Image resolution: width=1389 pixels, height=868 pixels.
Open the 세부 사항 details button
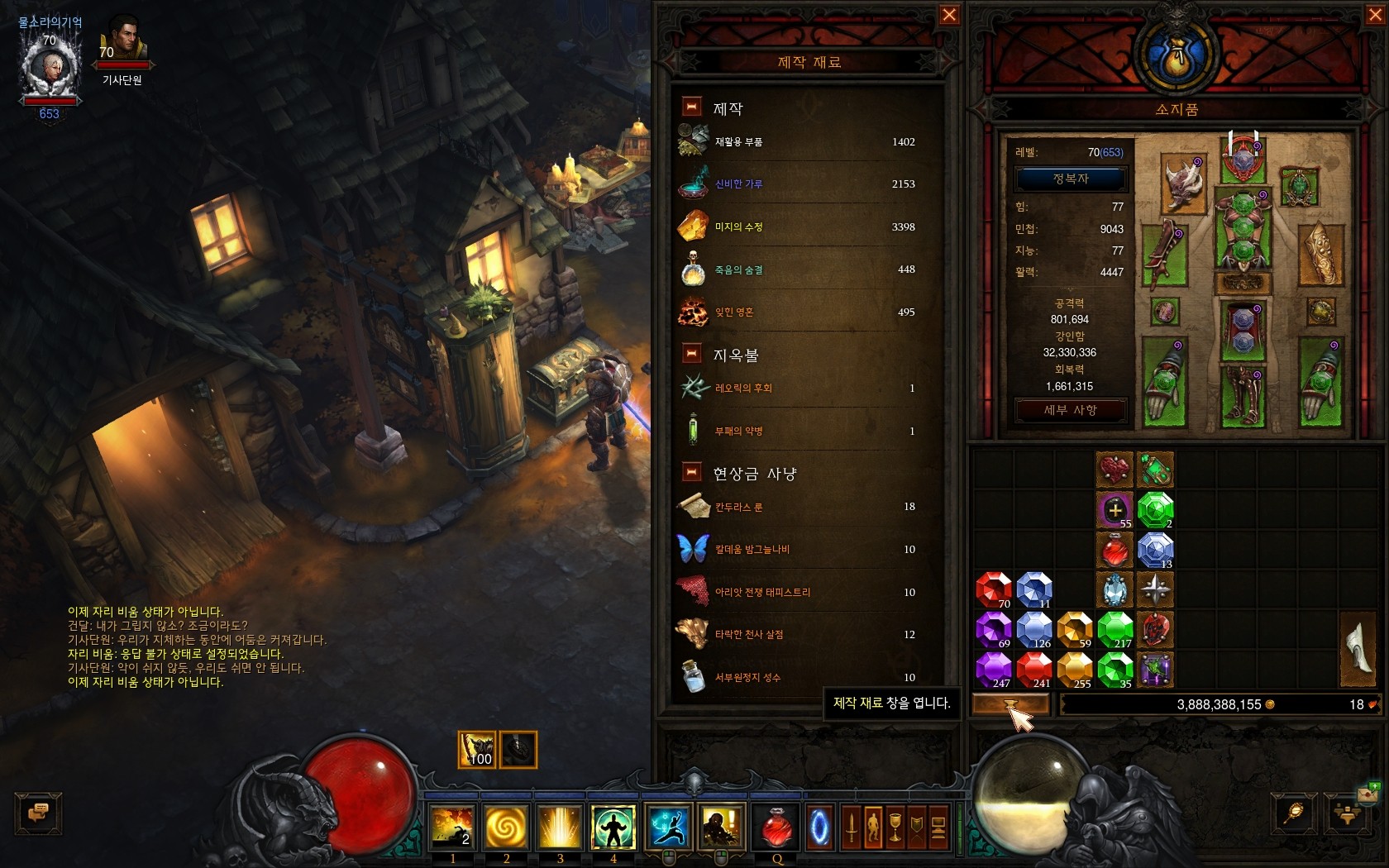(1071, 410)
